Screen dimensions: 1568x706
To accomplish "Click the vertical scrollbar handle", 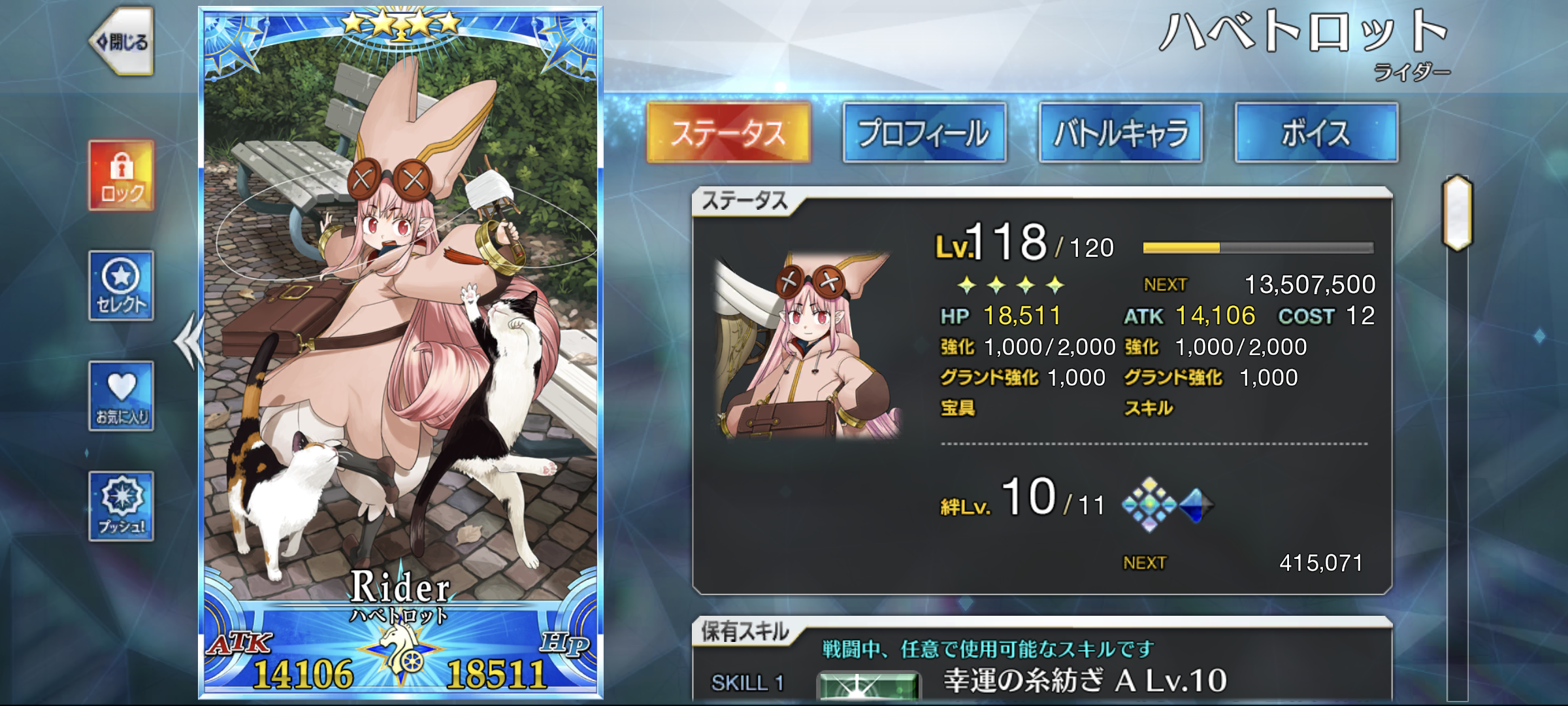I will [x=1458, y=213].
